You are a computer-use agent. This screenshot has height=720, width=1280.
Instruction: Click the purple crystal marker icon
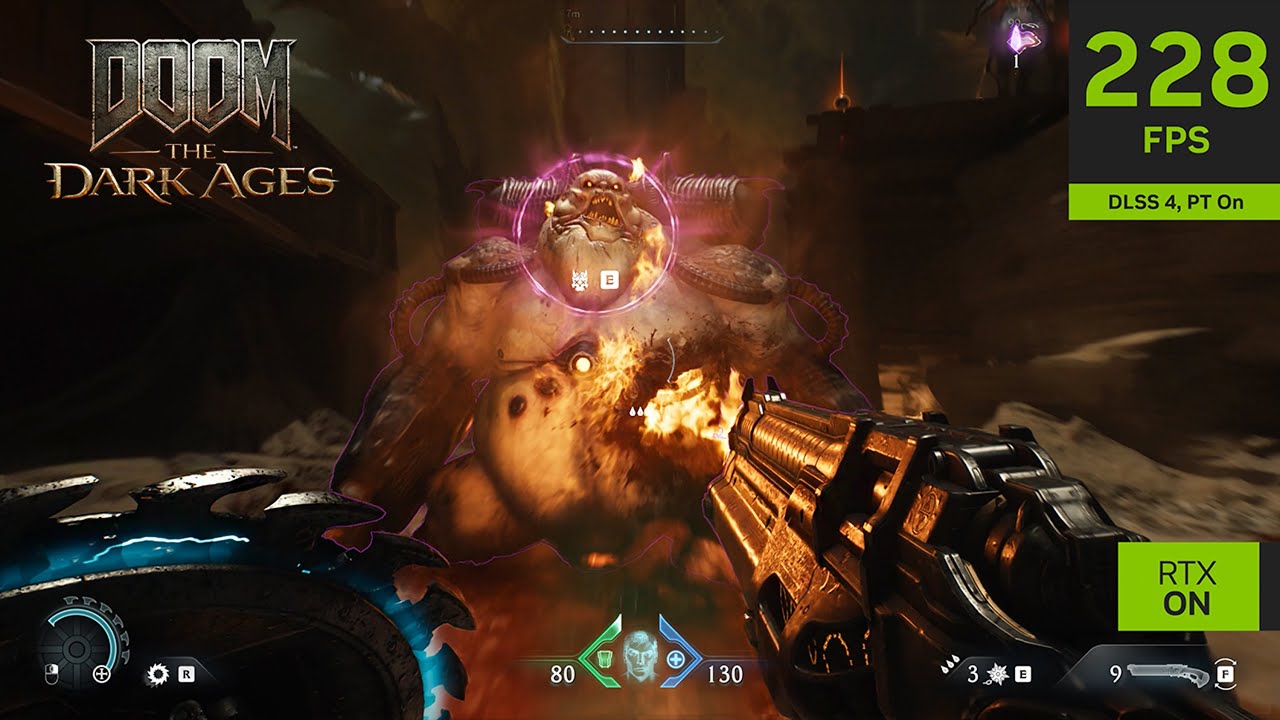[x=1017, y=38]
